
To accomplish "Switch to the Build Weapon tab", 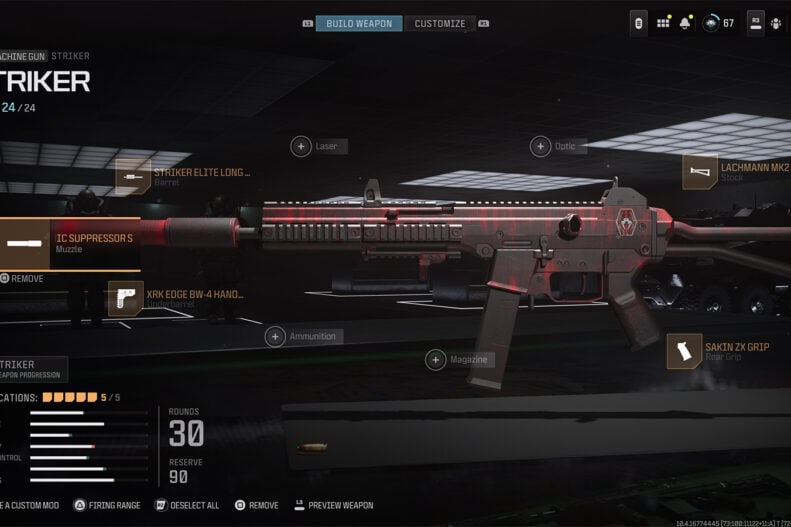I will (359, 23).
